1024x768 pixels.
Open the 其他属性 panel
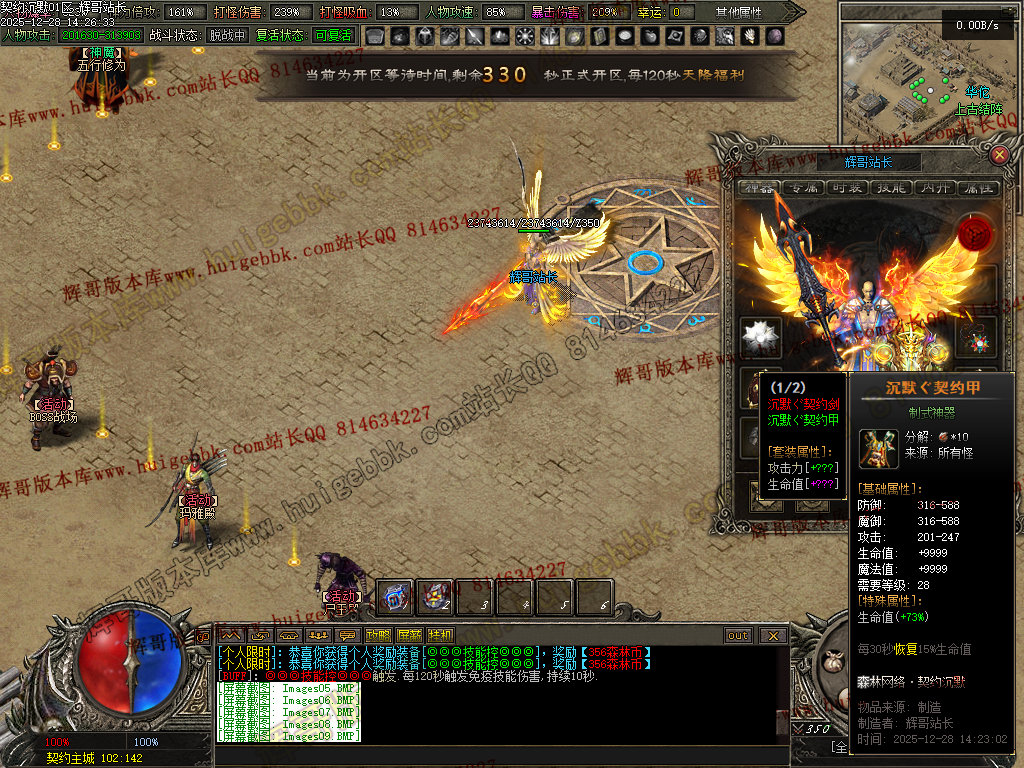[x=739, y=12]
